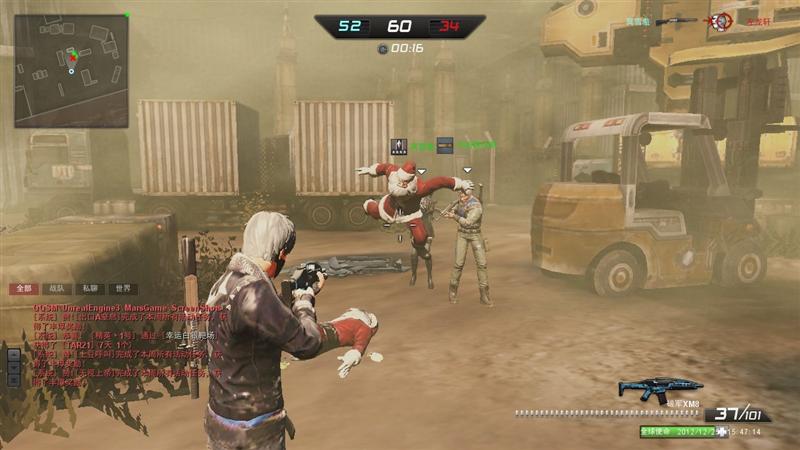Switch to the 战队 chat tab
The image size is (800, 450).
(56, 288)
